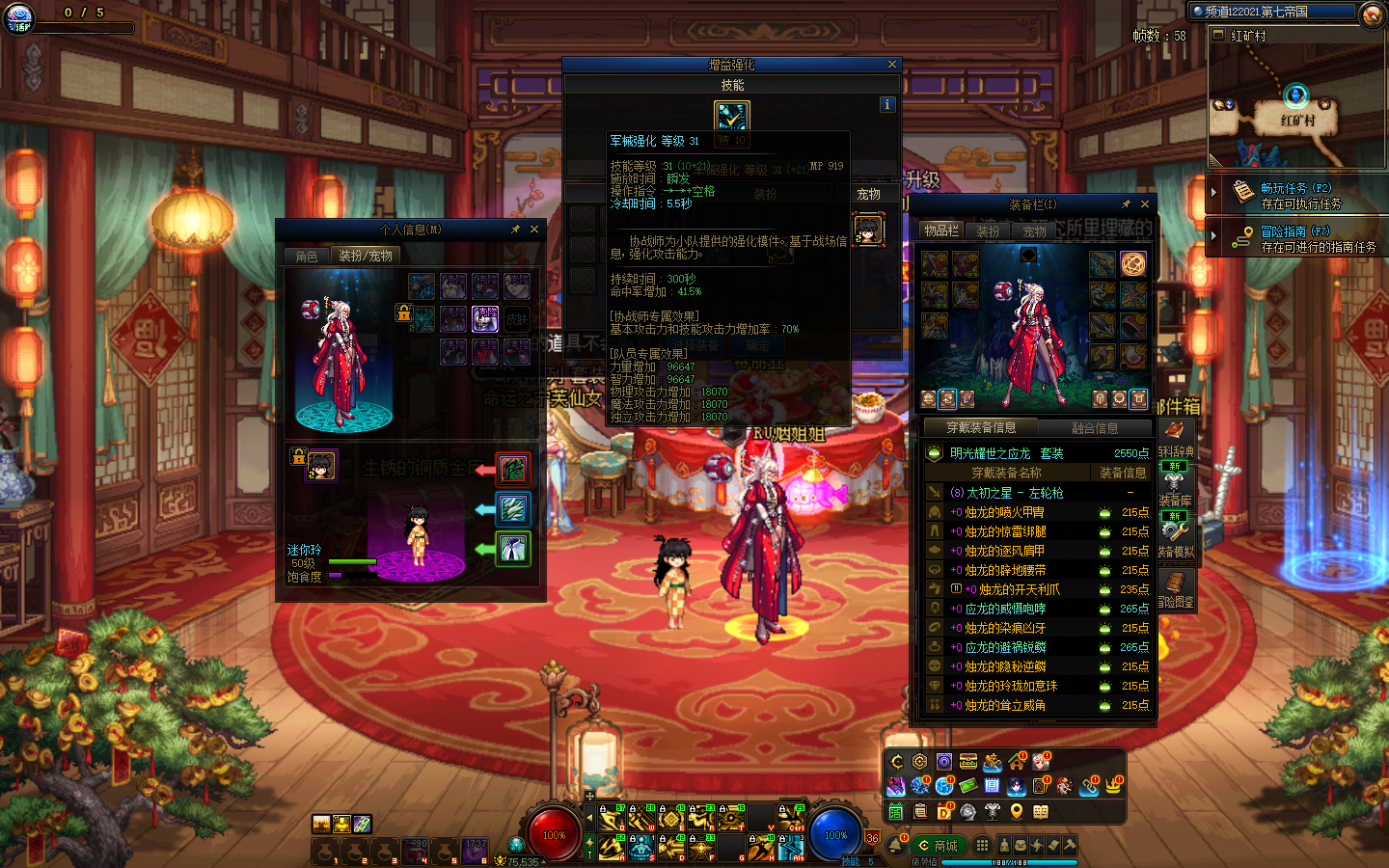Image resolution: width=1389 pixels, height=868 pixels.
Task: Open the 畅玩任务 quest panel
Action: [x=1295, y=196]
